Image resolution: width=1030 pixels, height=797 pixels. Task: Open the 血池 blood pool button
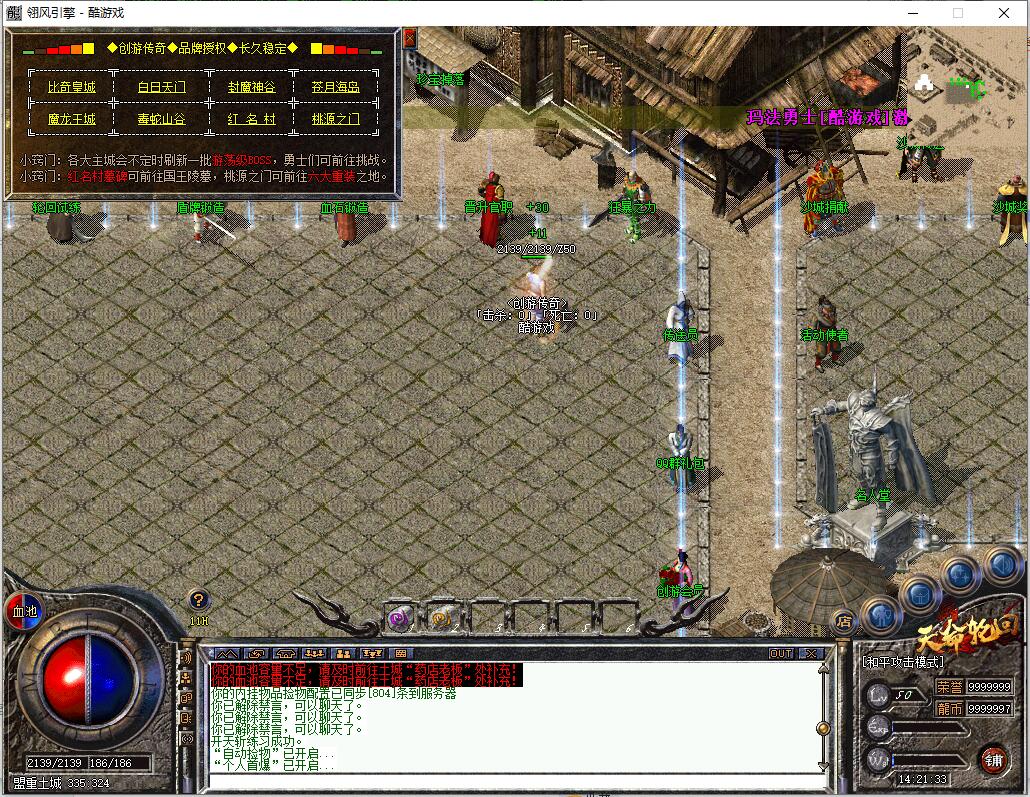[x=22, y=610]
